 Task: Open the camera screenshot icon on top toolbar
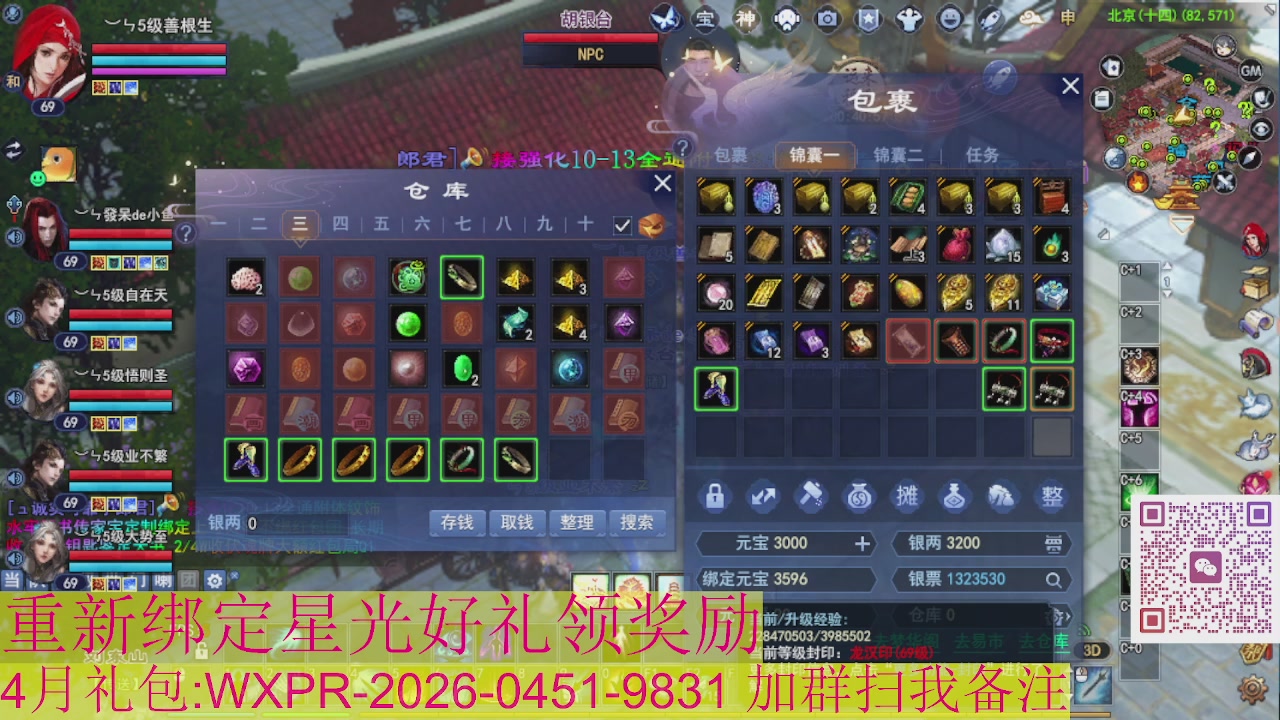point(828,17)
